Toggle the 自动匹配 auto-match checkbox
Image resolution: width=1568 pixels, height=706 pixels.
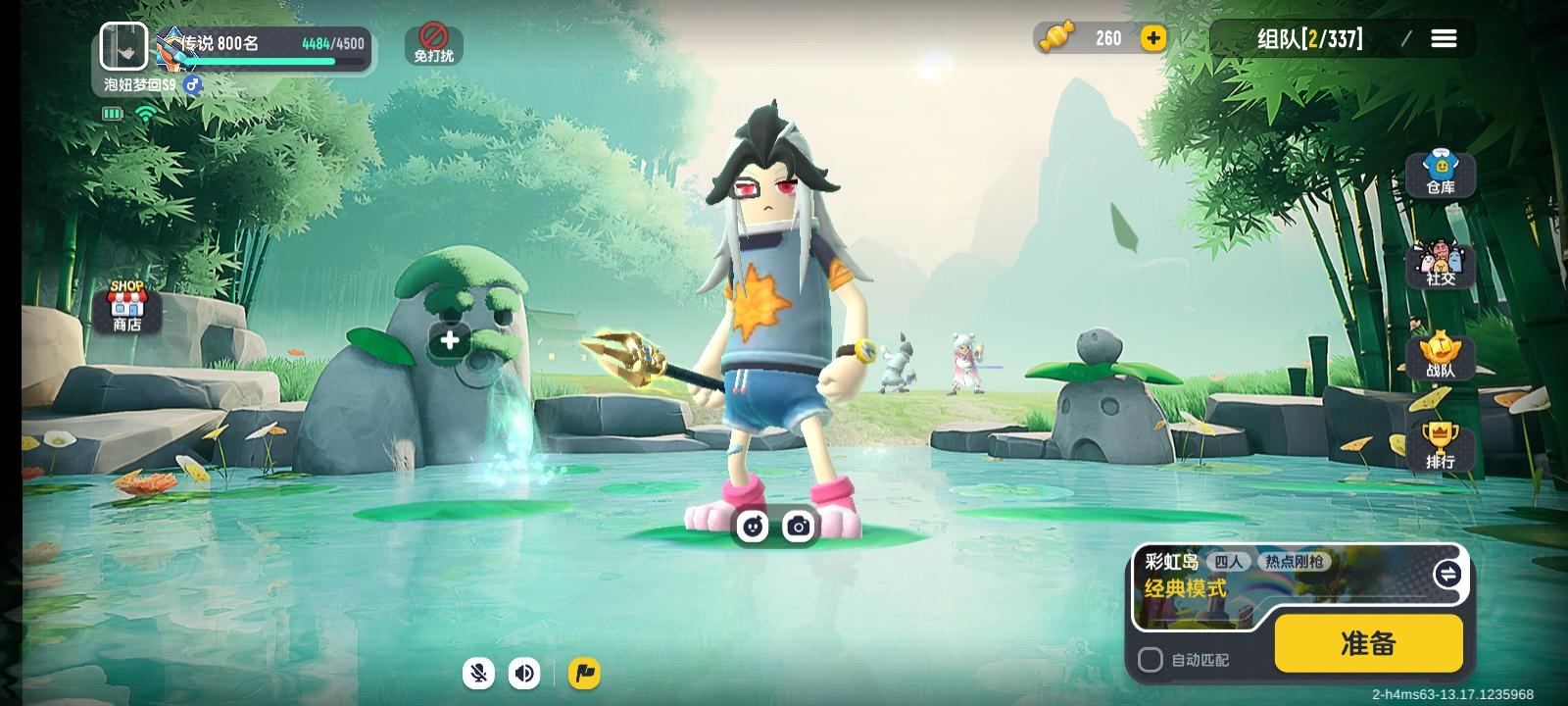point(1151,660)
